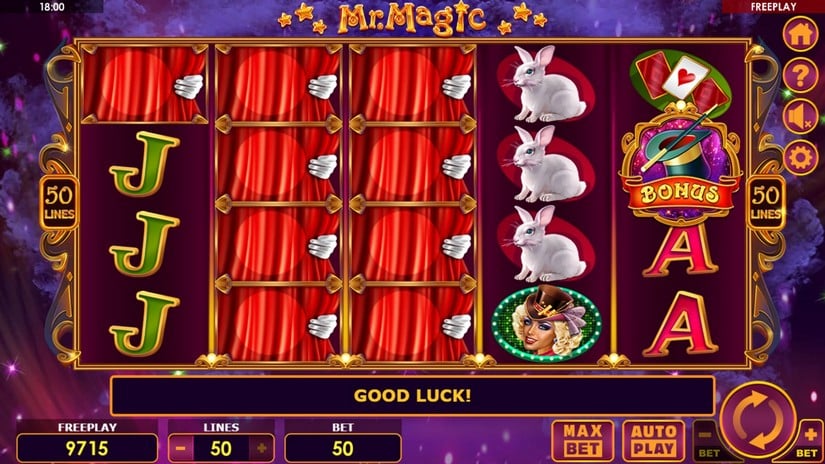
Task: Open the help question mark menu
Action: point(798,75)
